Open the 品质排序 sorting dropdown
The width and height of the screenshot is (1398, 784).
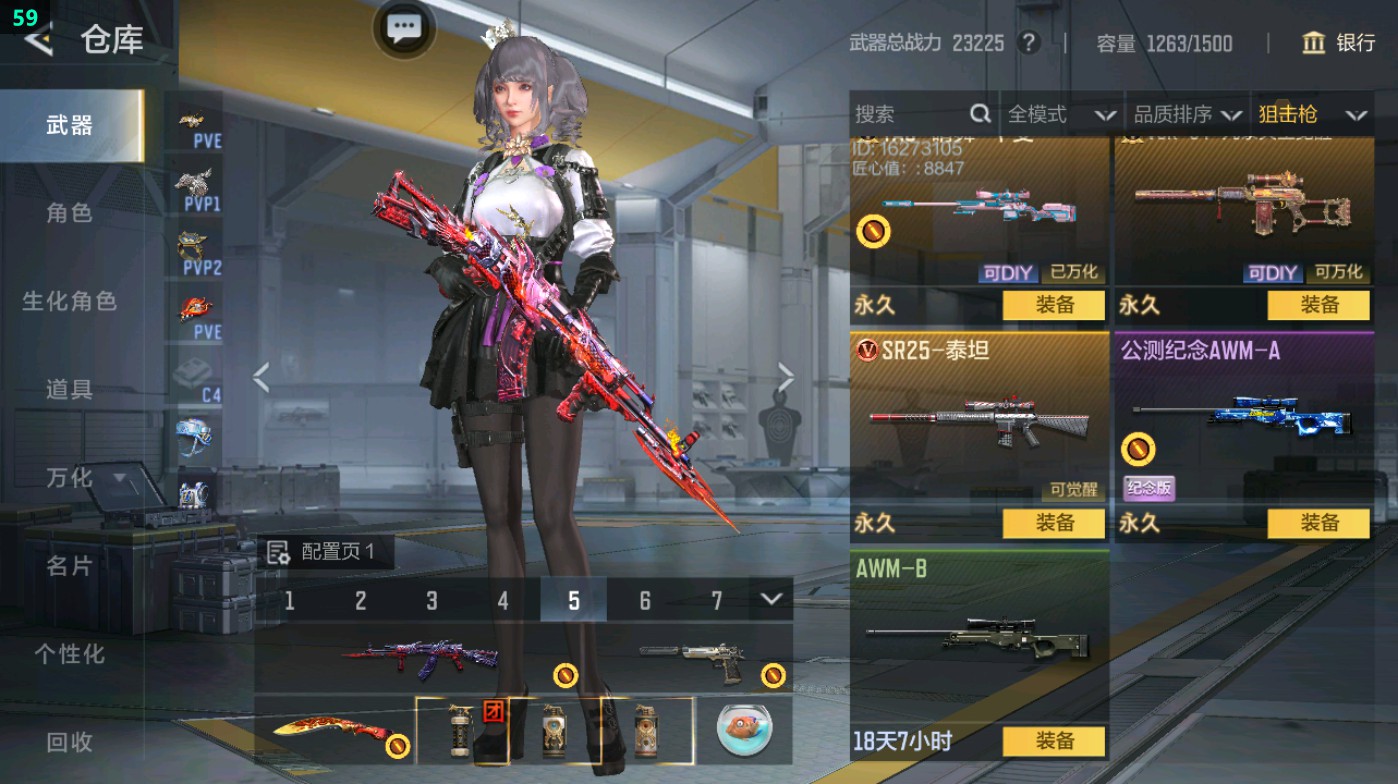pos(1191,114)
